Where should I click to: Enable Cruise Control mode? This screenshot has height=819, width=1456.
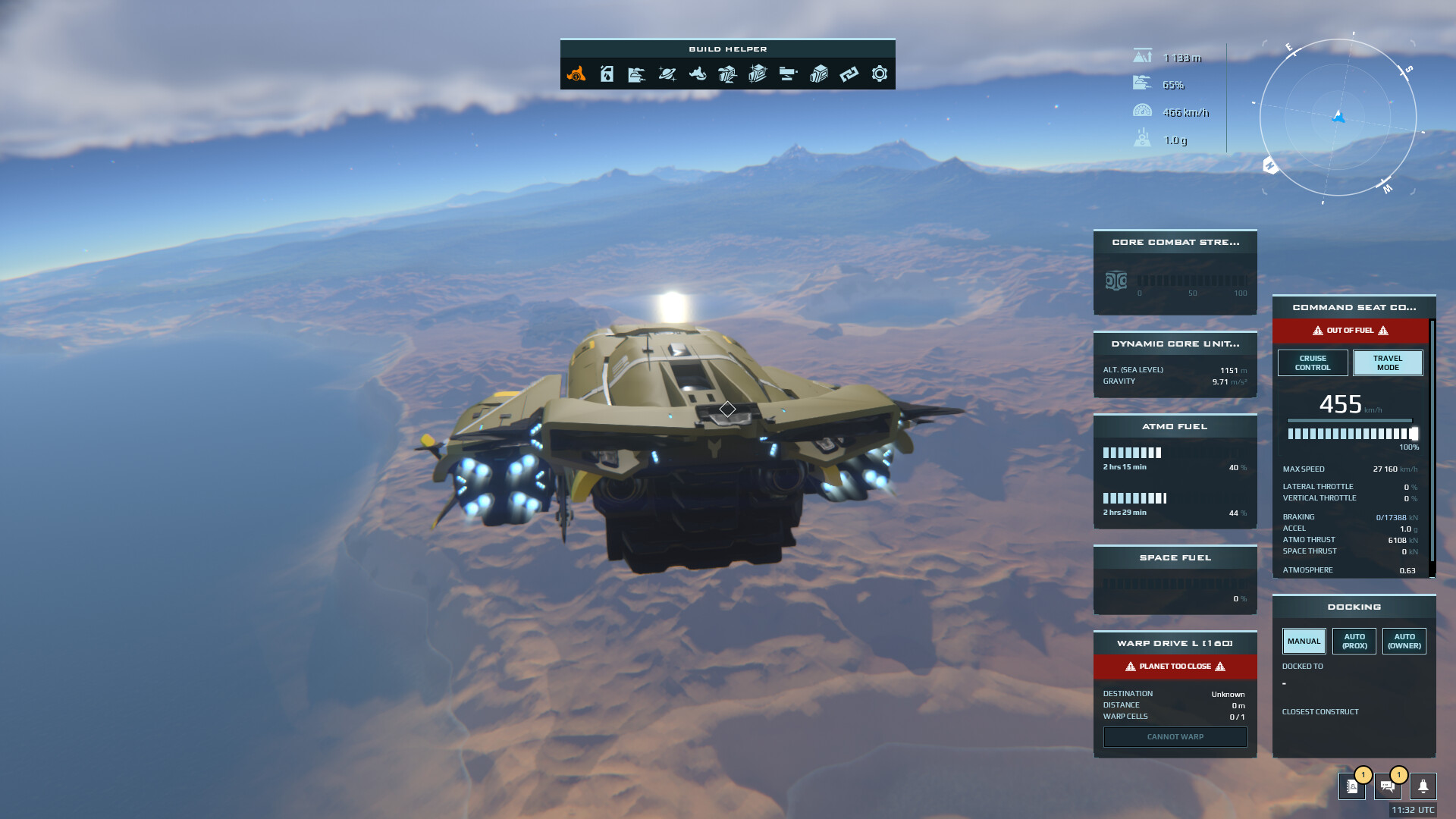tap(1313, 362)
